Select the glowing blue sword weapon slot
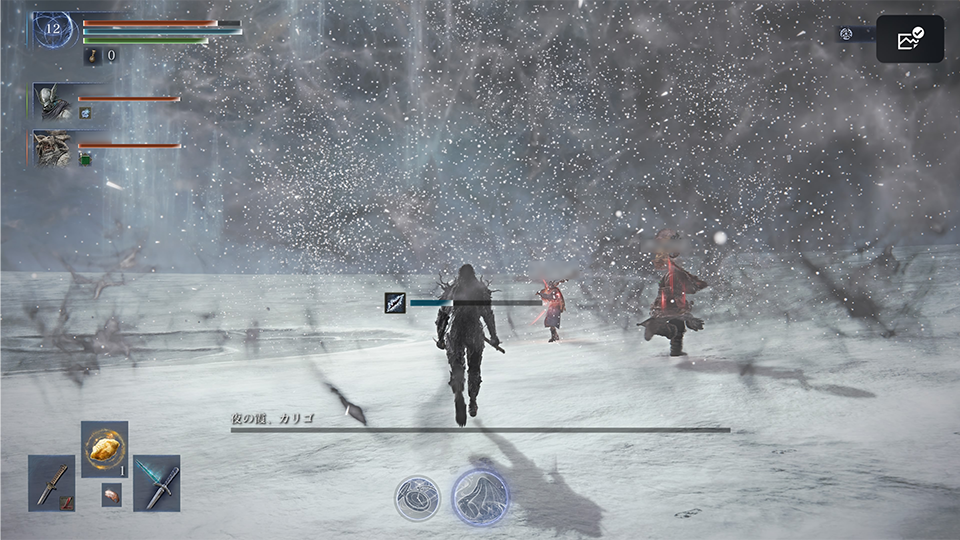 coord(157,483)
